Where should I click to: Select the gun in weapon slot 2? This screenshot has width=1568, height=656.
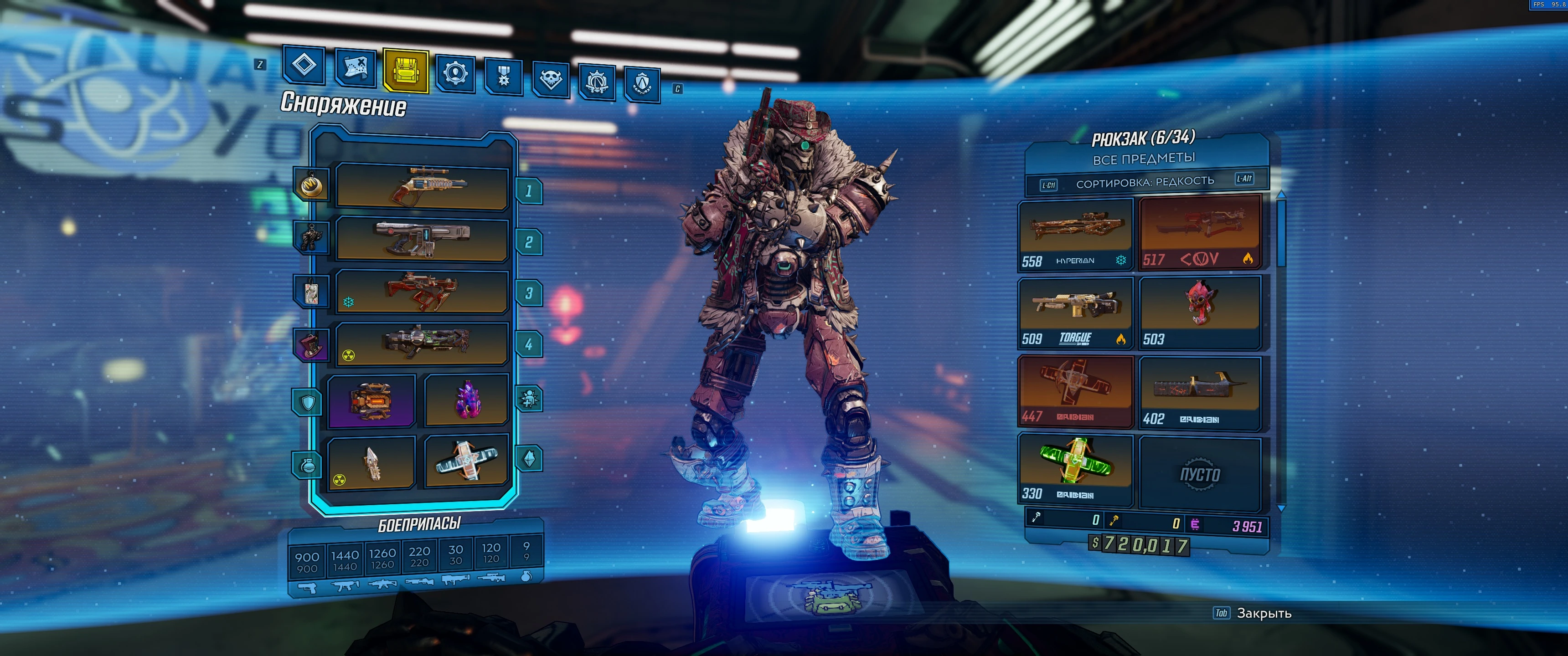422,239
